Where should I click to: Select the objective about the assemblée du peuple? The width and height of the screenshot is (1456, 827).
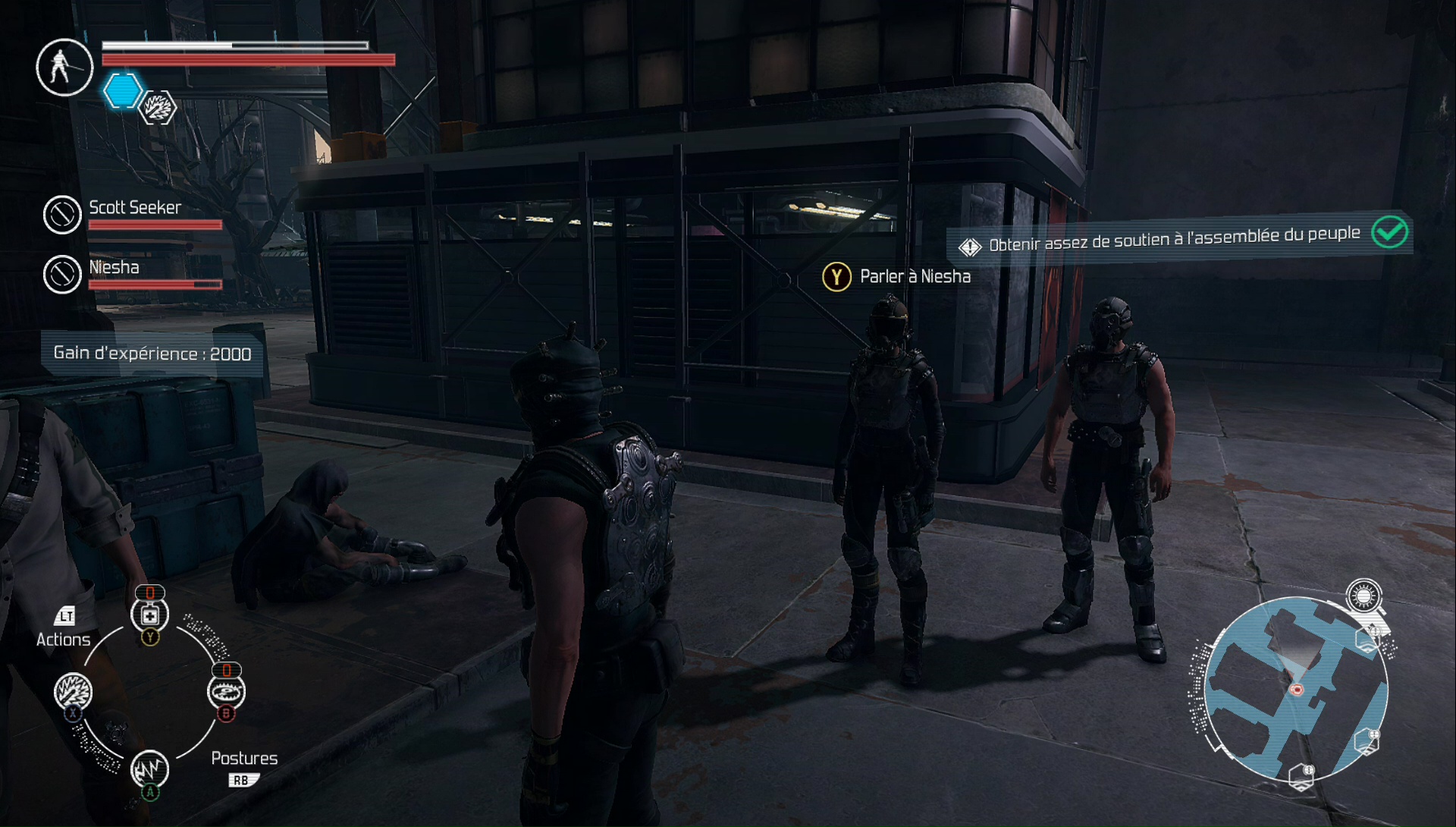click(x=1174, y=238)
